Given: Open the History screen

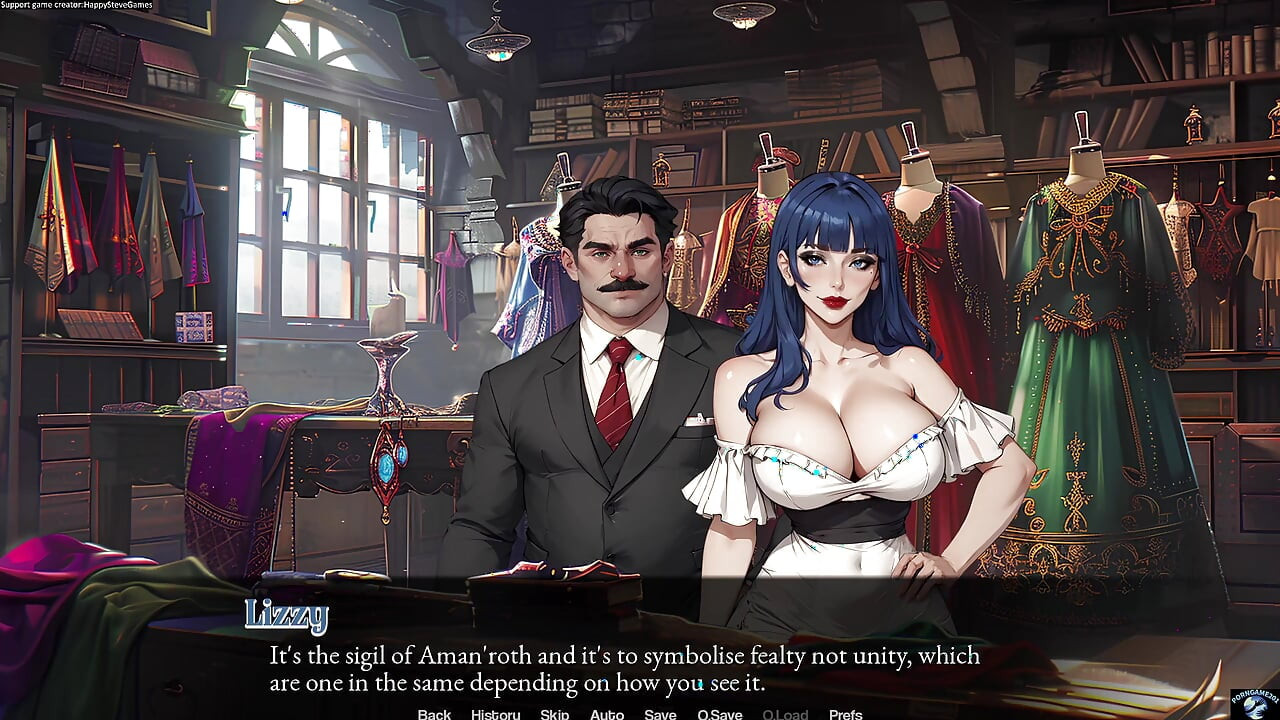Looking at the screenshot, I should pos(494,714).
